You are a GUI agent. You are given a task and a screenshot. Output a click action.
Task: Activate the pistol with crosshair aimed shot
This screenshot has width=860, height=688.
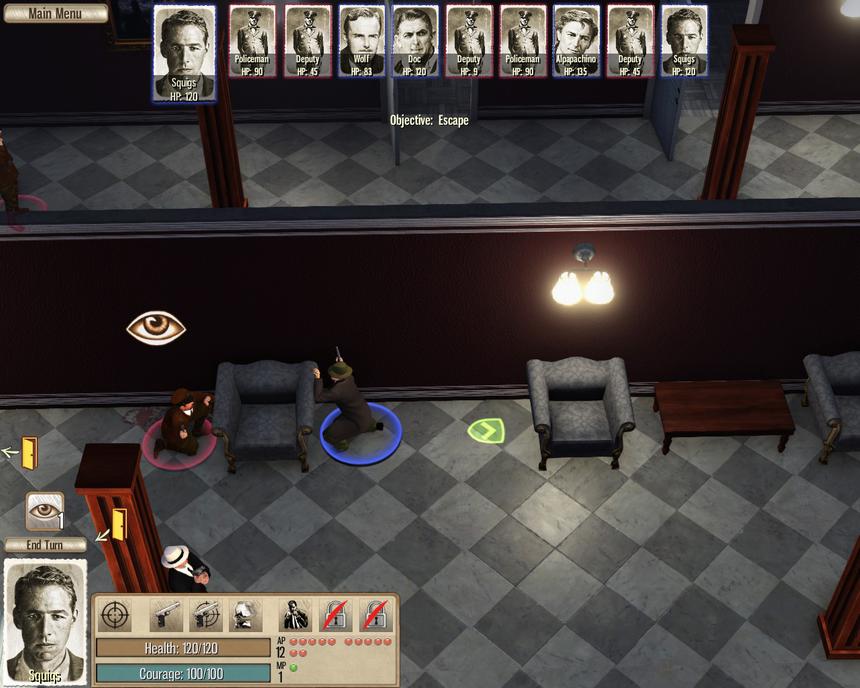204,615
